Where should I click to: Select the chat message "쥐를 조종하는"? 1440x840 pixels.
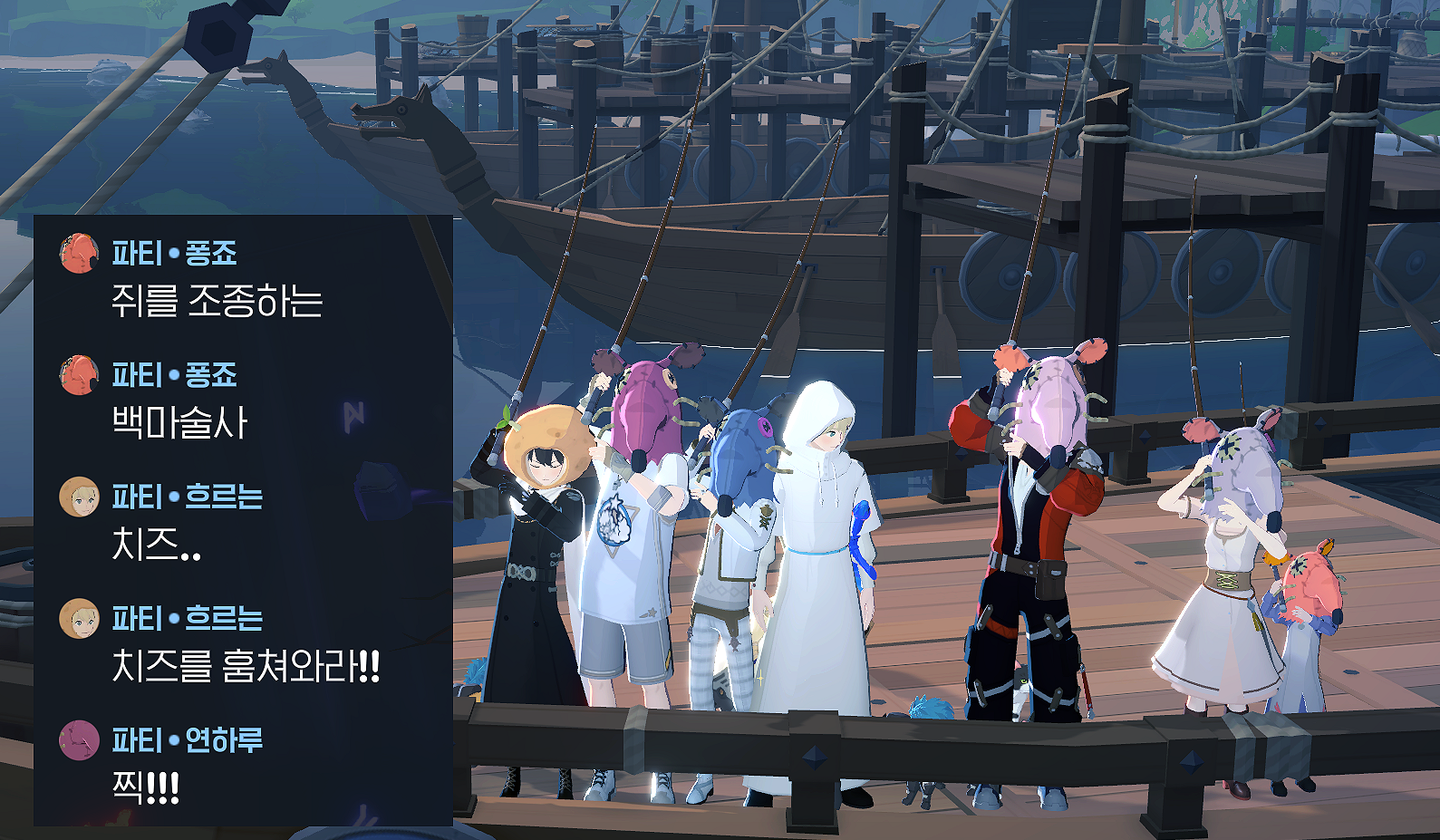coord(217,302)
